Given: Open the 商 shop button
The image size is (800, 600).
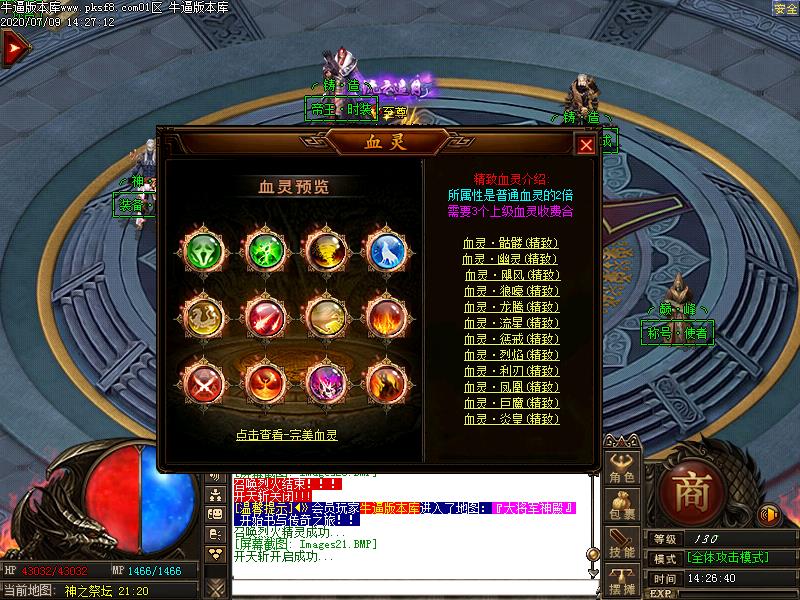Looking at the screenshot, I should 690,492.
